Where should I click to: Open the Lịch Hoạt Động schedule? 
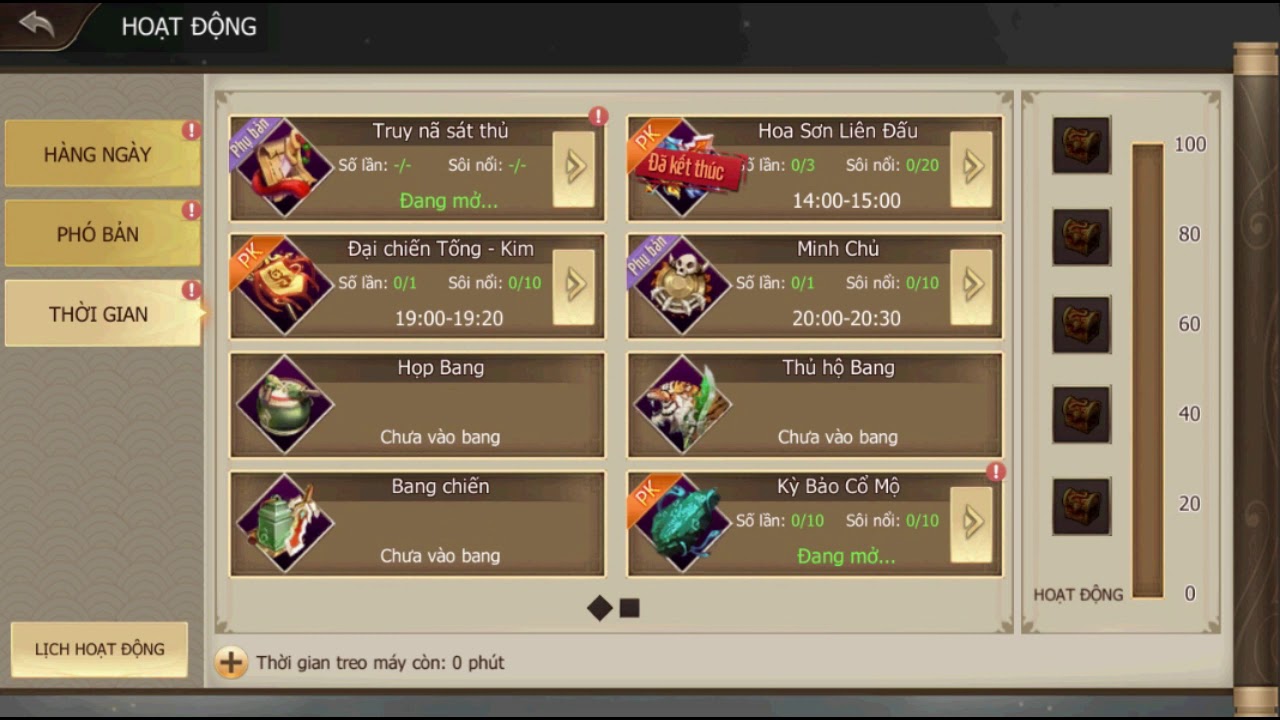click(99, 649)
